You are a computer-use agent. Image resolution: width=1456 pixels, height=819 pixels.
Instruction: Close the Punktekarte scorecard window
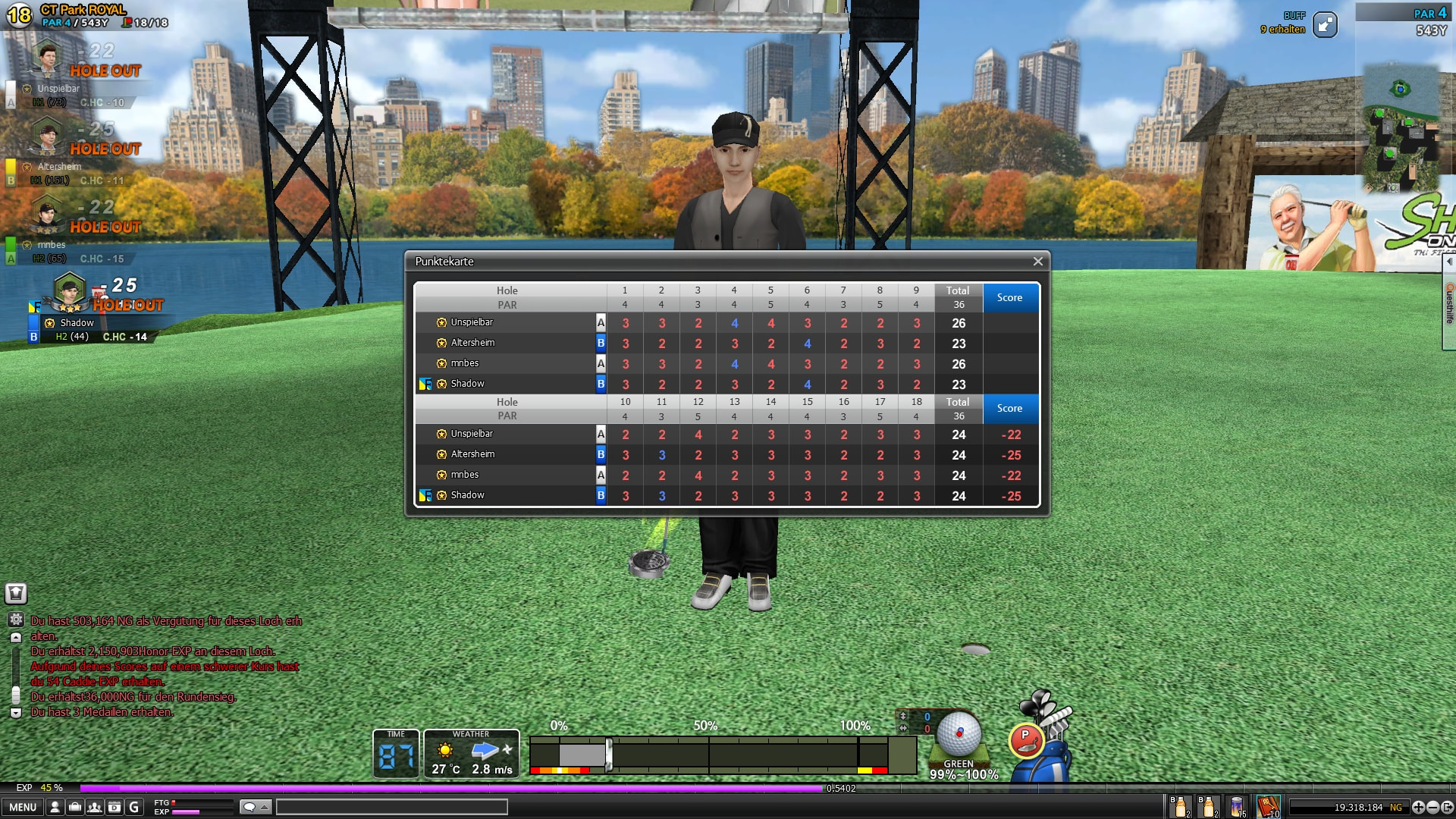1037,262
